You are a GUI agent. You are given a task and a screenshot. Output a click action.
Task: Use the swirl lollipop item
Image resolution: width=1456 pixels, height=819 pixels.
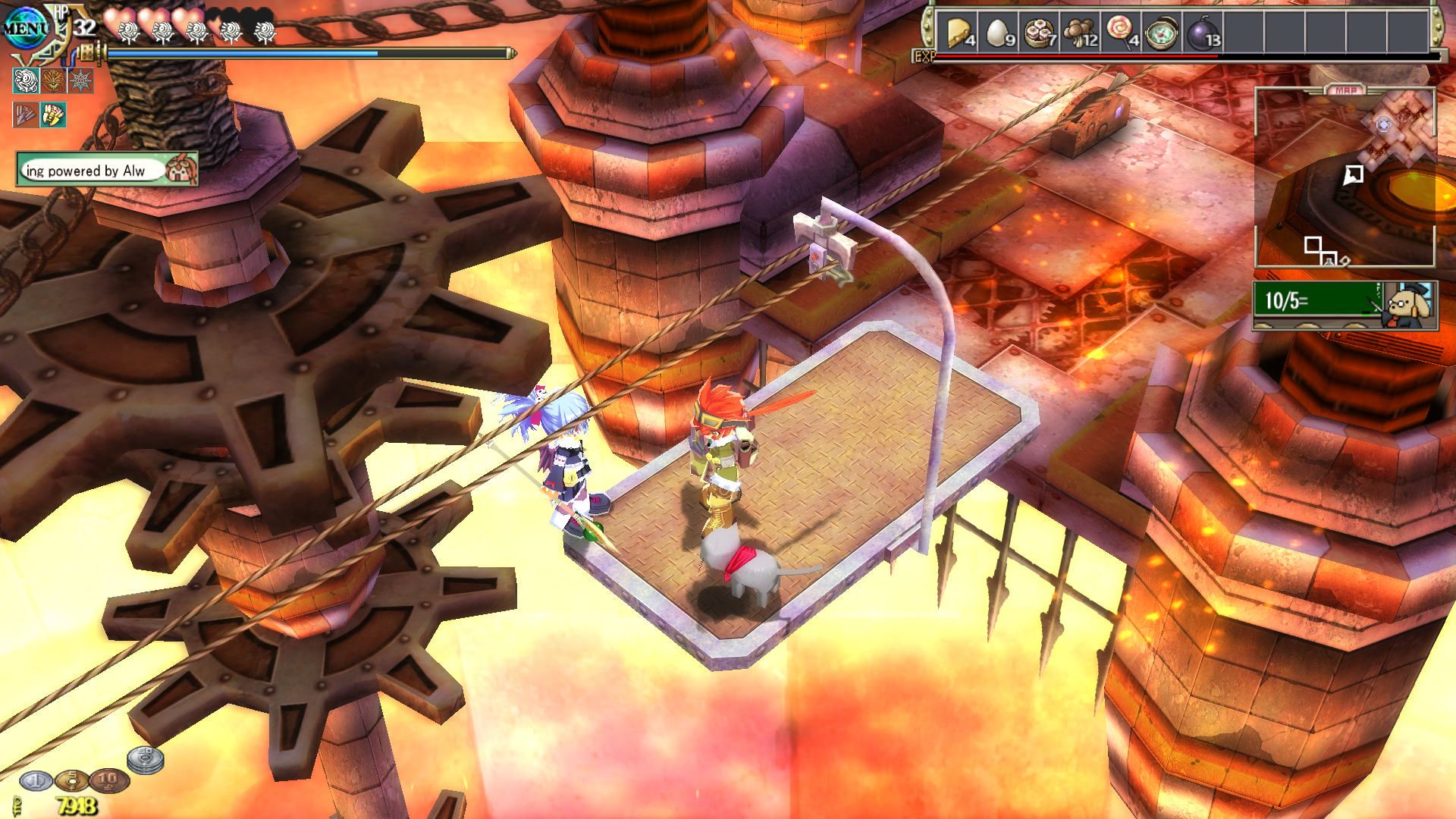click(x=1122, y=33)
